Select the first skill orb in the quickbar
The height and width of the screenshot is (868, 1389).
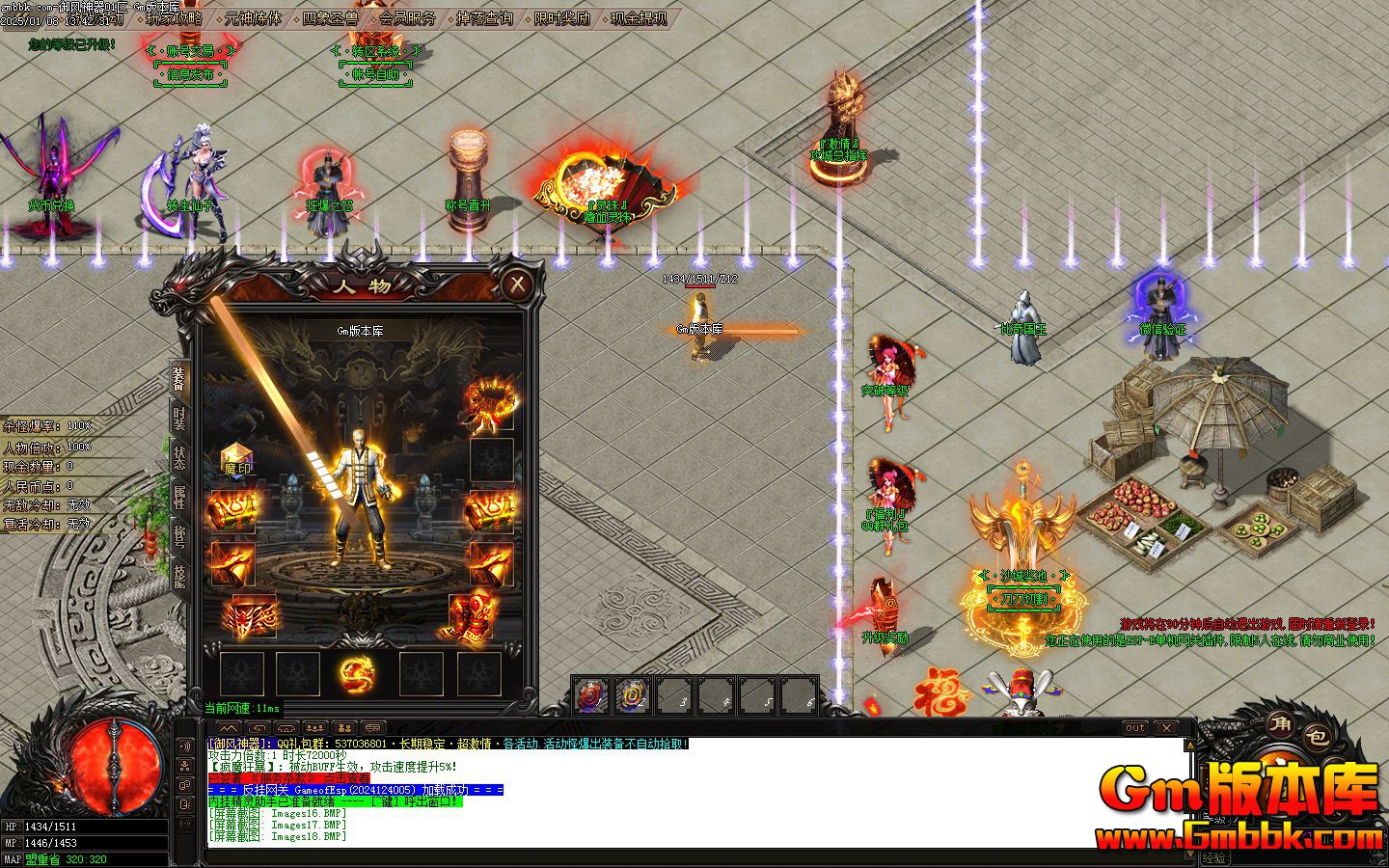click(588, 693)
